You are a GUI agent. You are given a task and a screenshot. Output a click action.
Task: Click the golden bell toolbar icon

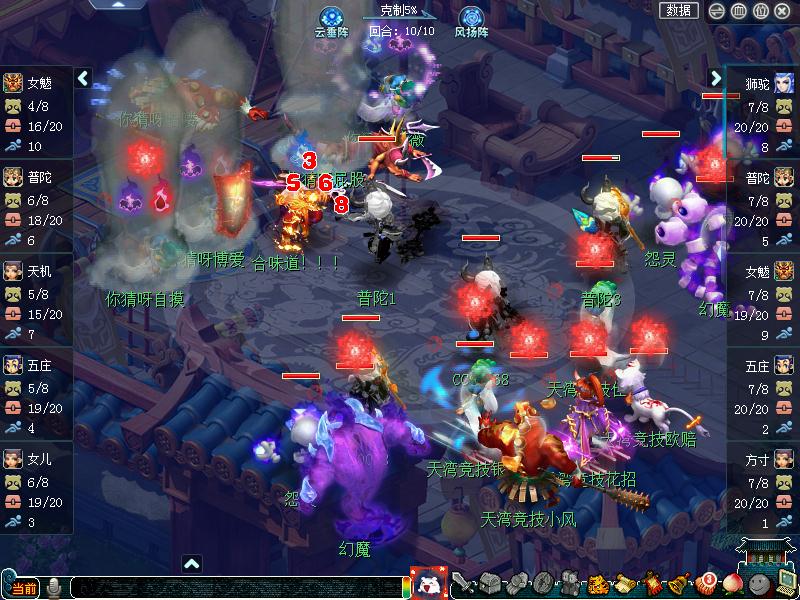pyautogui.click(x=679, y=584)
